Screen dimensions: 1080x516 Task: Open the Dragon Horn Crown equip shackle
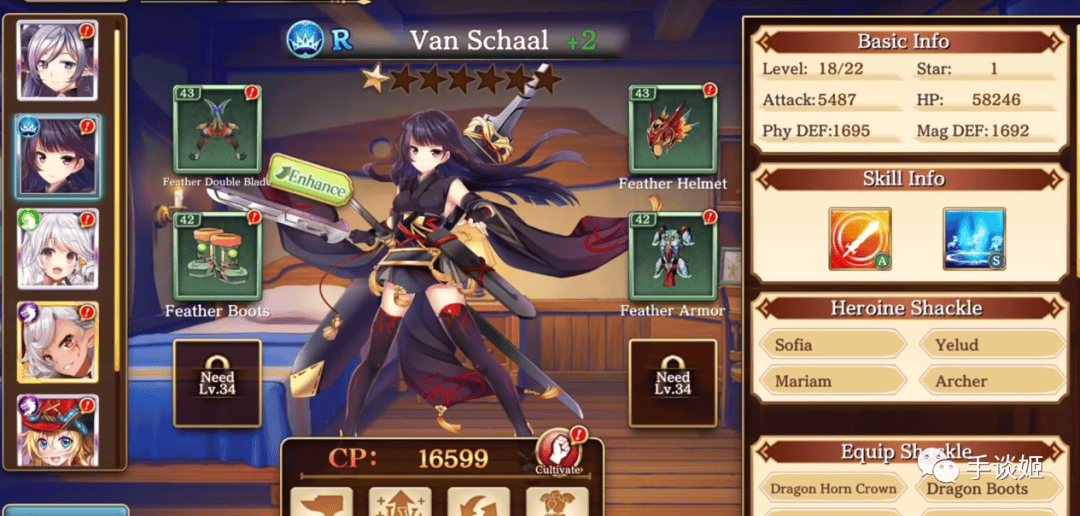click(832, 489)
